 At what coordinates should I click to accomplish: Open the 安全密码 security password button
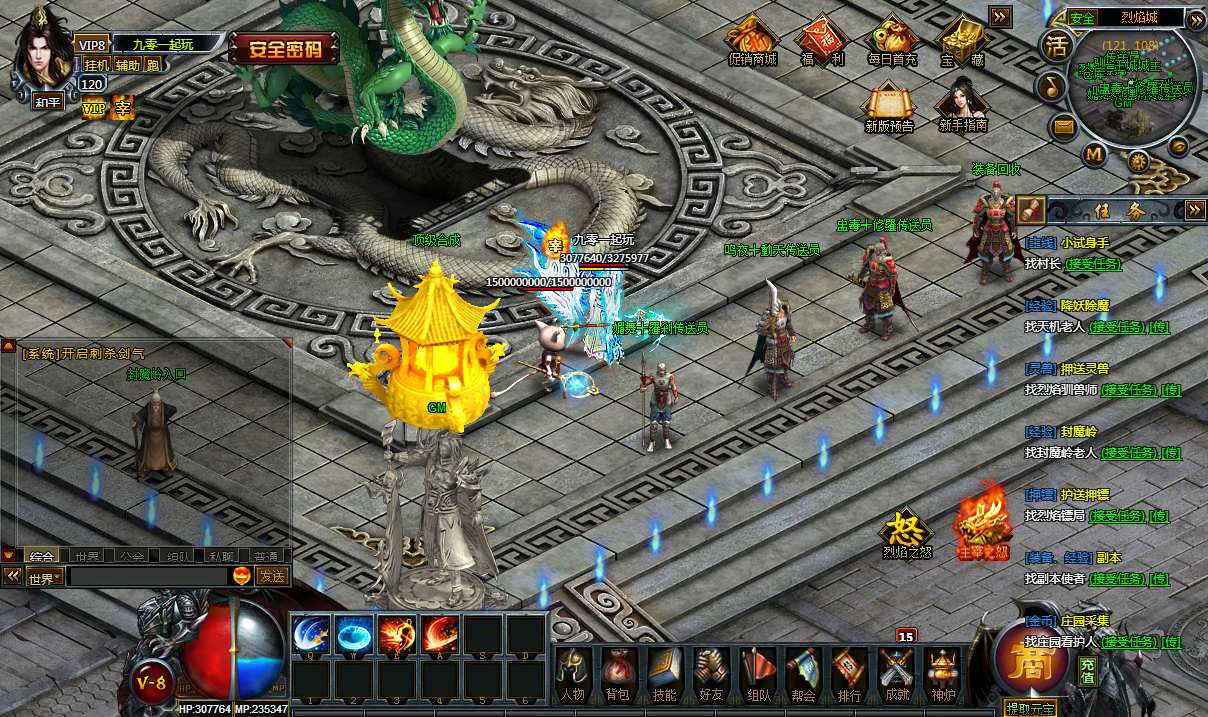pyautogui.click(x=284, y=48)
